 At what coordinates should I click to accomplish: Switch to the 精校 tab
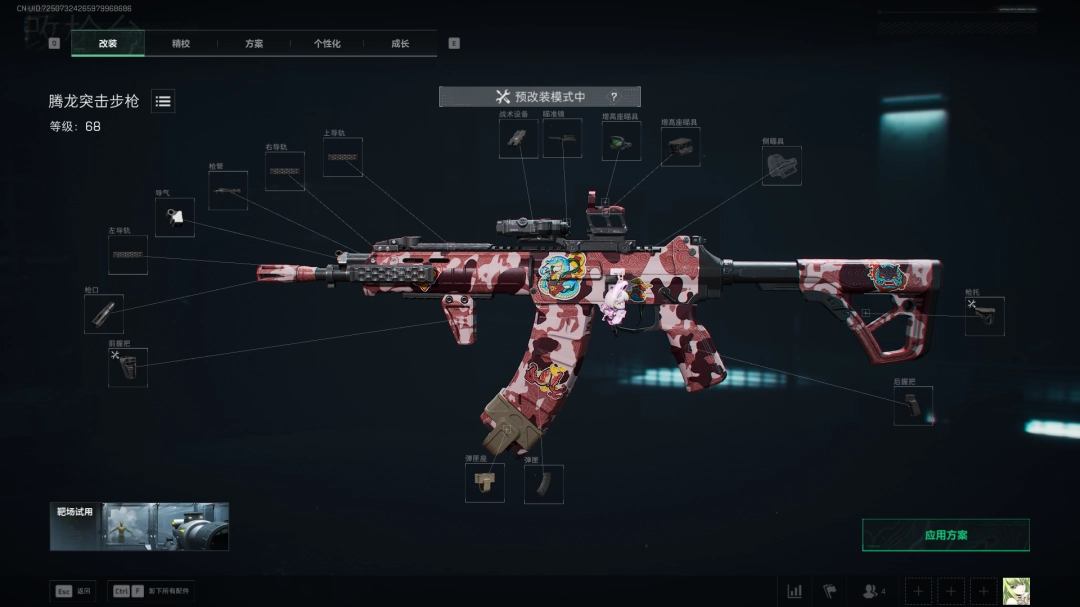181,44
